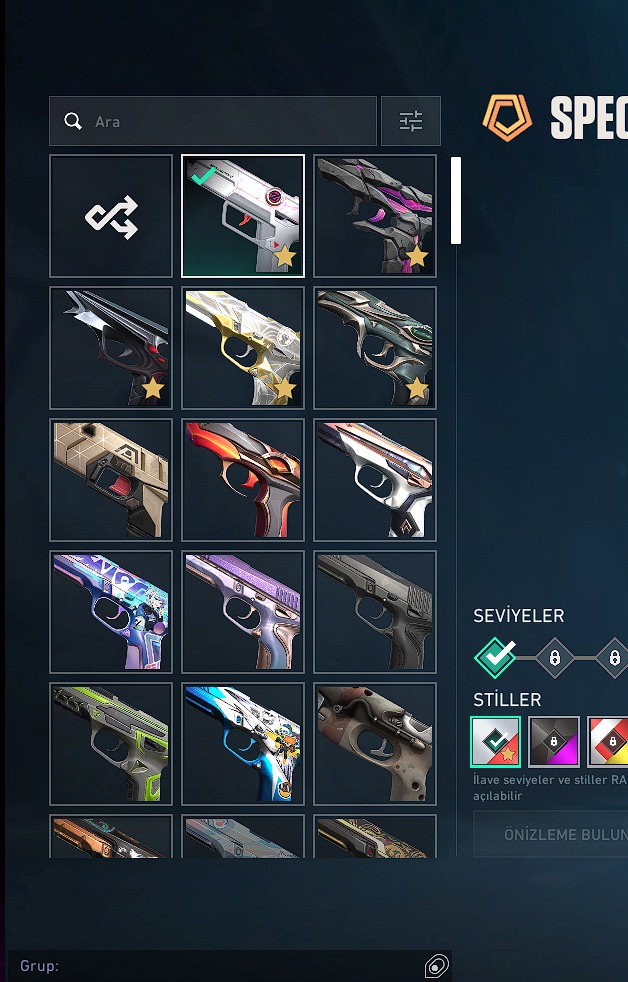Screen dimensions: 628x982
Task: Select the default style swatch with checkmark
Action: pos(496,741)
